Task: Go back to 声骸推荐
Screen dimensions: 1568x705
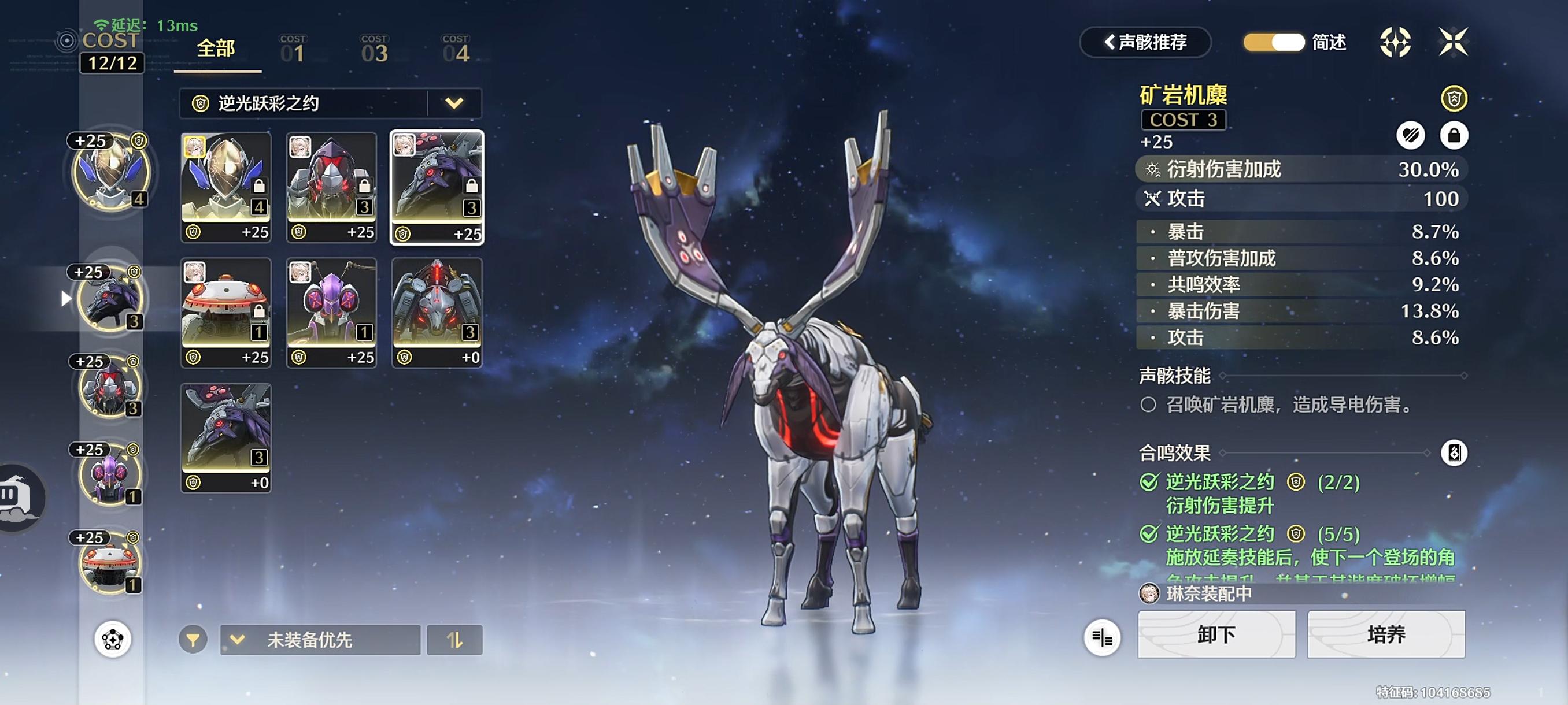Action: click(x=1145, y=42)
